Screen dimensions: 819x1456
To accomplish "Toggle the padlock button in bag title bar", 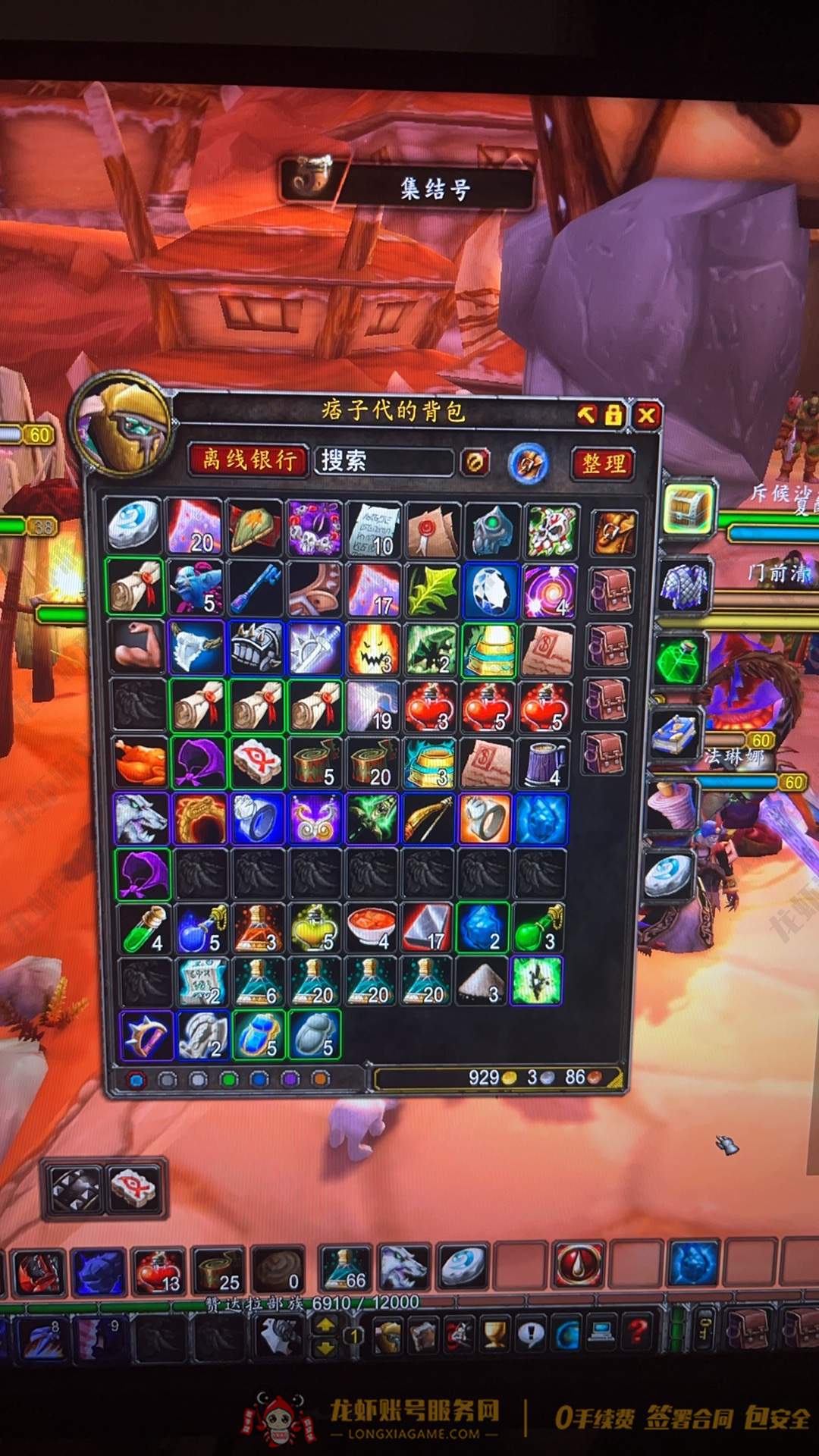I will point(613,414).
